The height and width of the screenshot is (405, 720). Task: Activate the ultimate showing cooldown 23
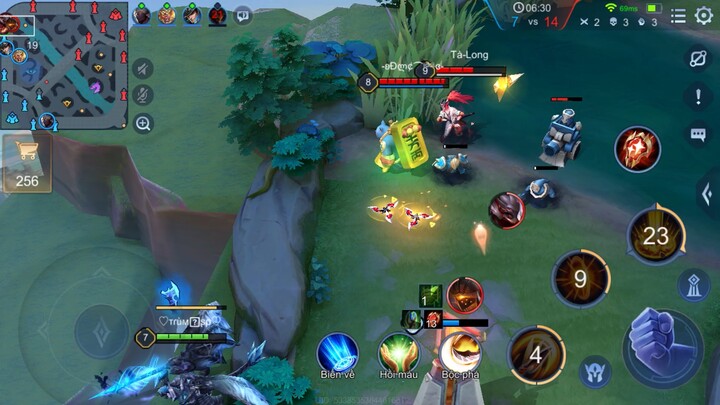(x=656, y=236)
